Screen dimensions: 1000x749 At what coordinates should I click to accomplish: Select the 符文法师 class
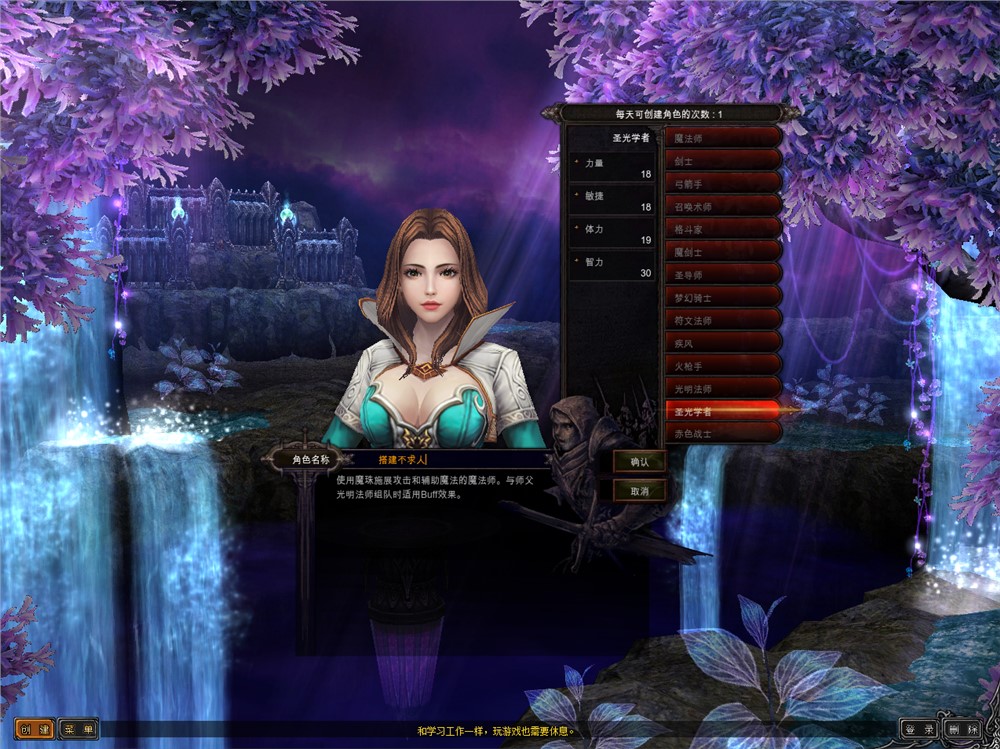(723, 321)
